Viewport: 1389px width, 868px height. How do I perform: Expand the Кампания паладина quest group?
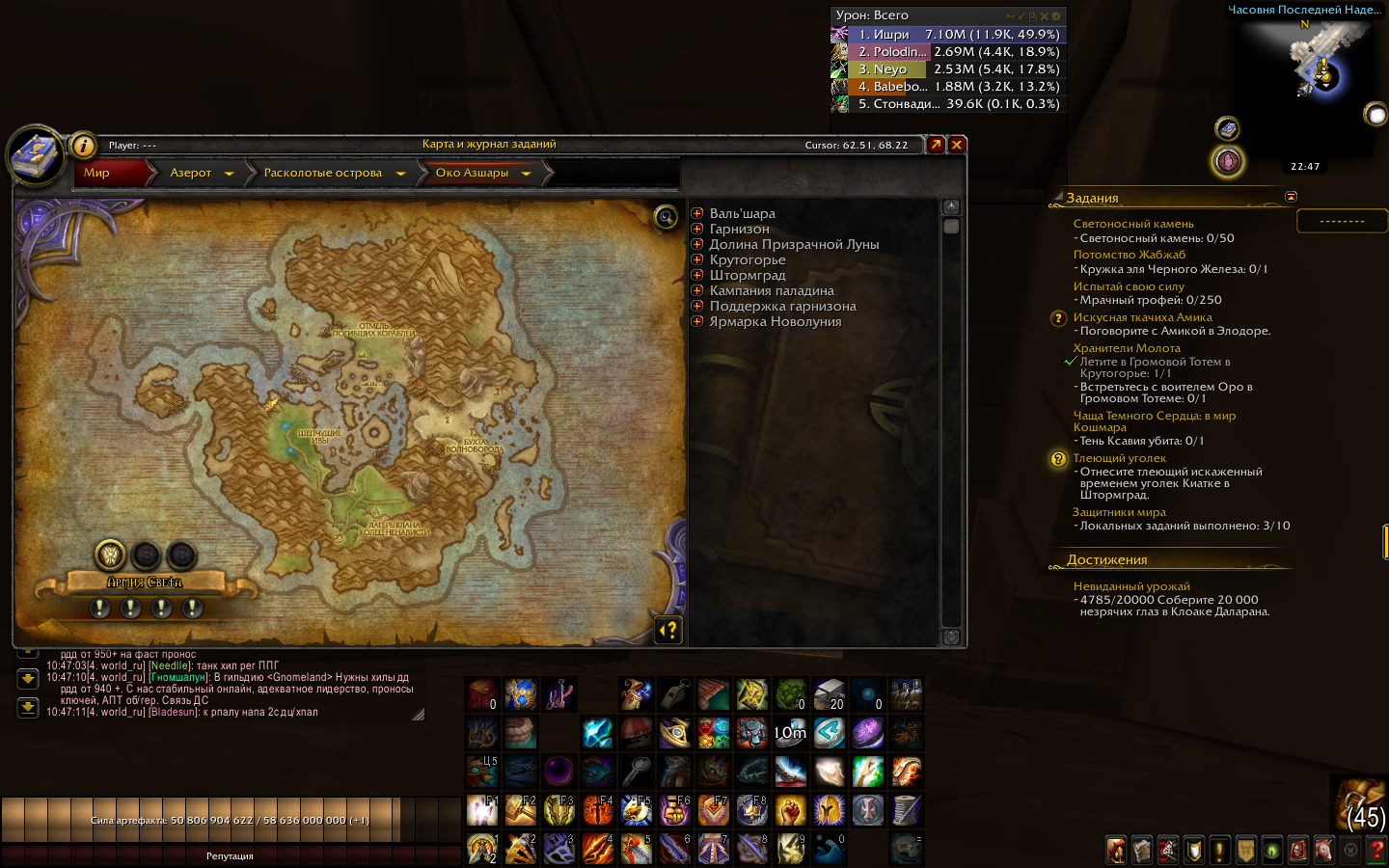(x=697, y=290)
